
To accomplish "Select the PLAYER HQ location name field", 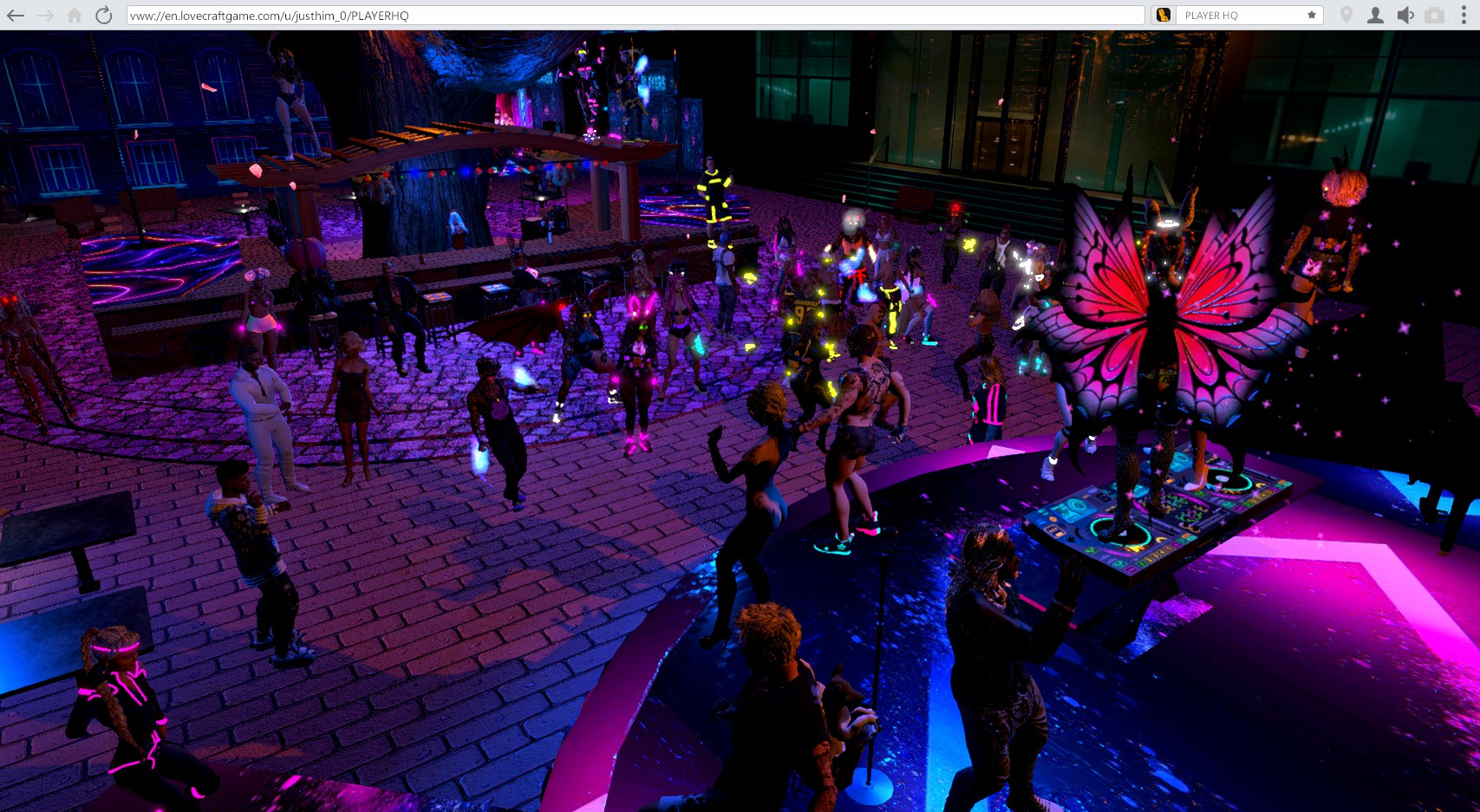I will (1240, 16).
